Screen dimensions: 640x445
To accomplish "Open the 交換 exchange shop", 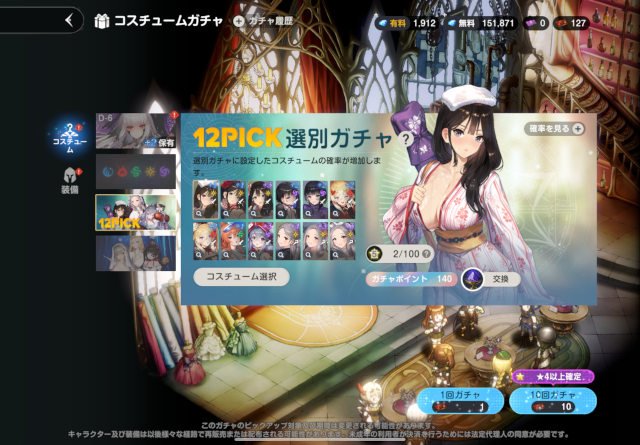I will 492,279.
